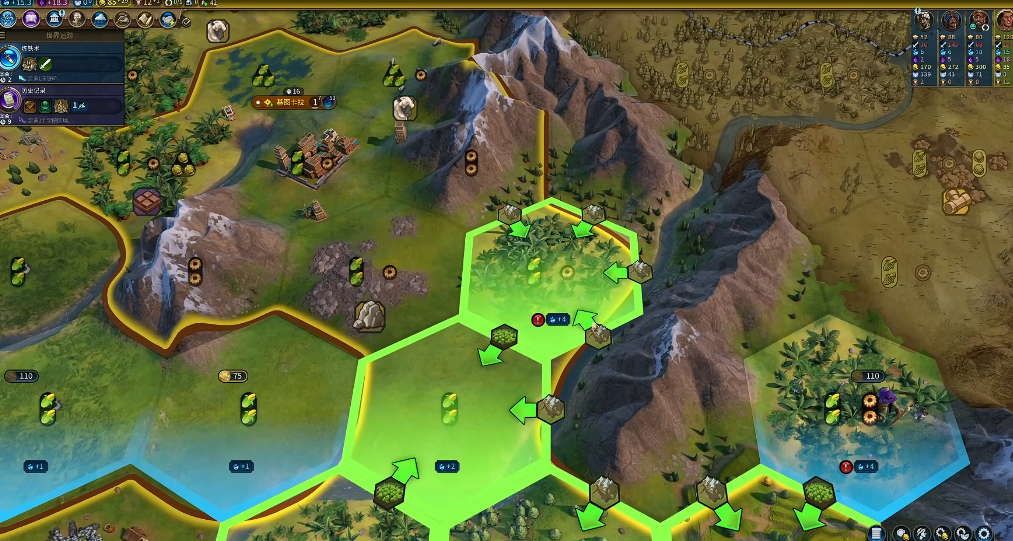Buy the tile priced 75 gold
1013x541 pixels.
232,376
